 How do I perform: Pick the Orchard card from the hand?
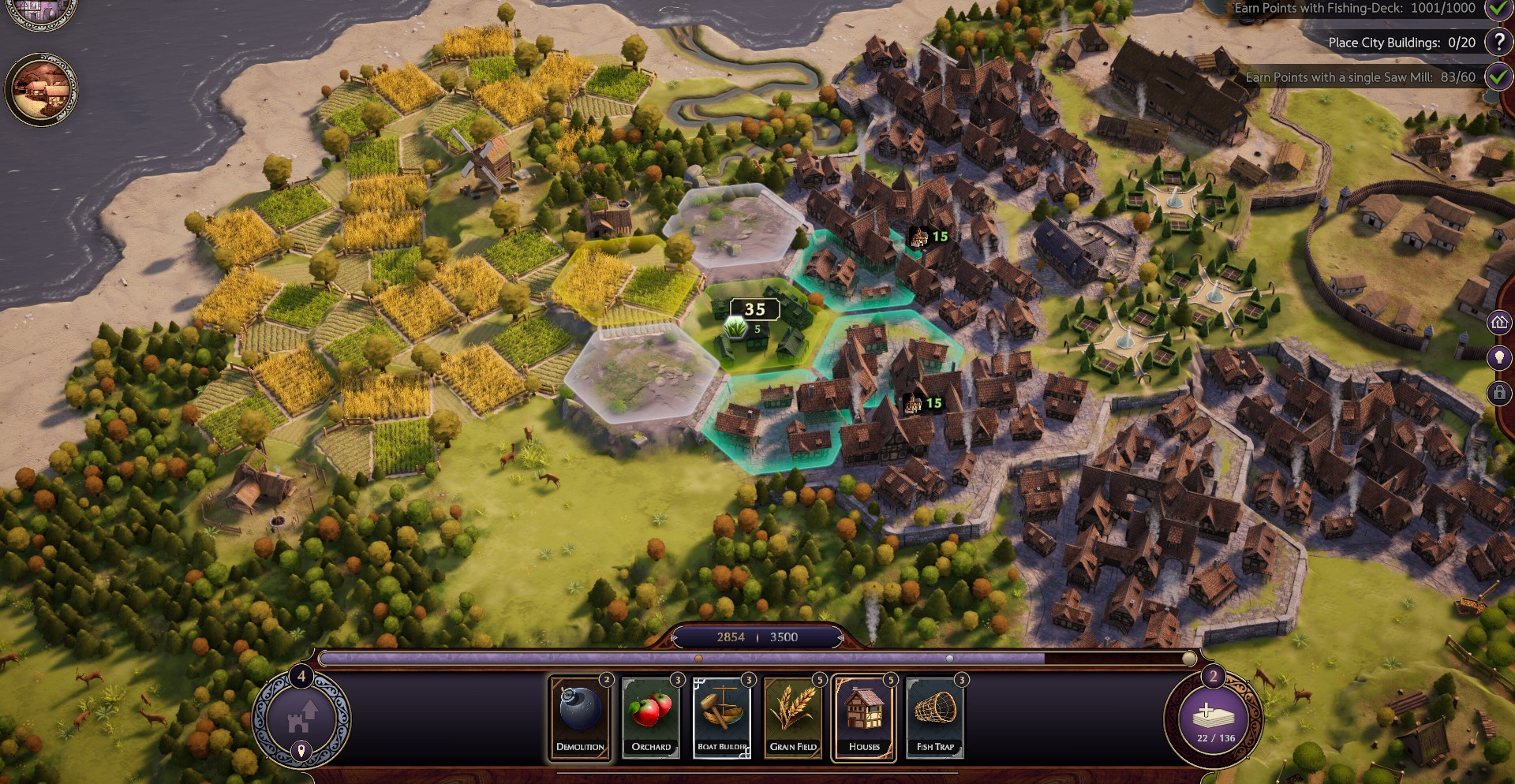[651, 717]
